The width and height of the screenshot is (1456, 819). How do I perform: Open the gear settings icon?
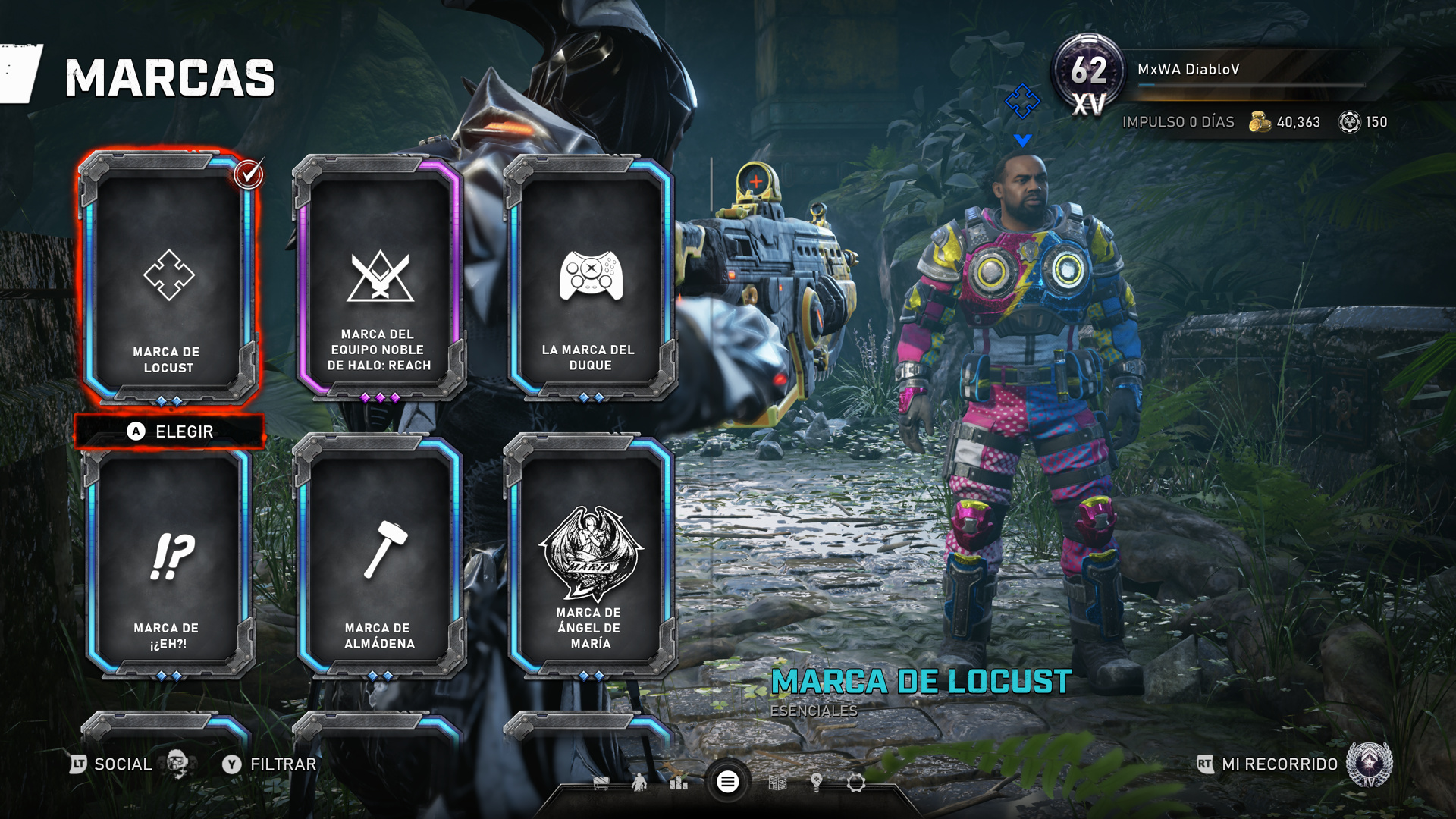click(856, 783)
